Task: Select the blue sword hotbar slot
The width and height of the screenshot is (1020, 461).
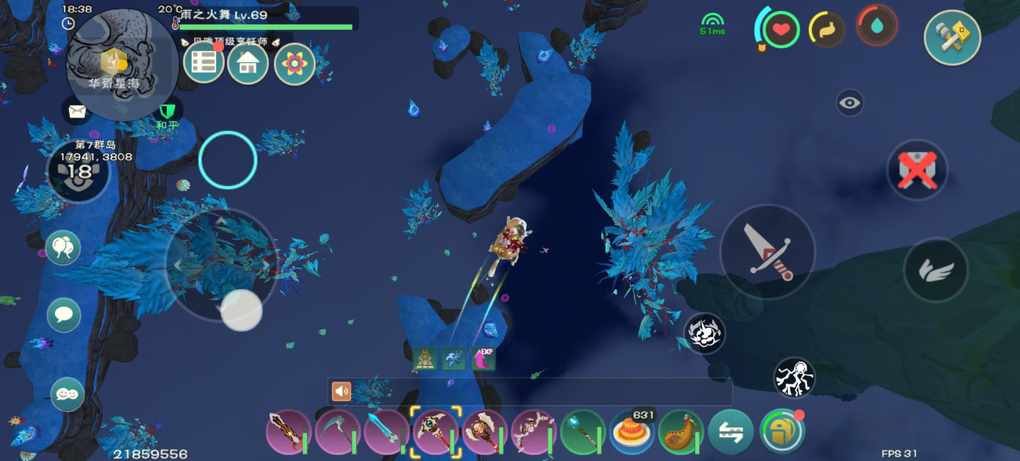Action: 386,432
